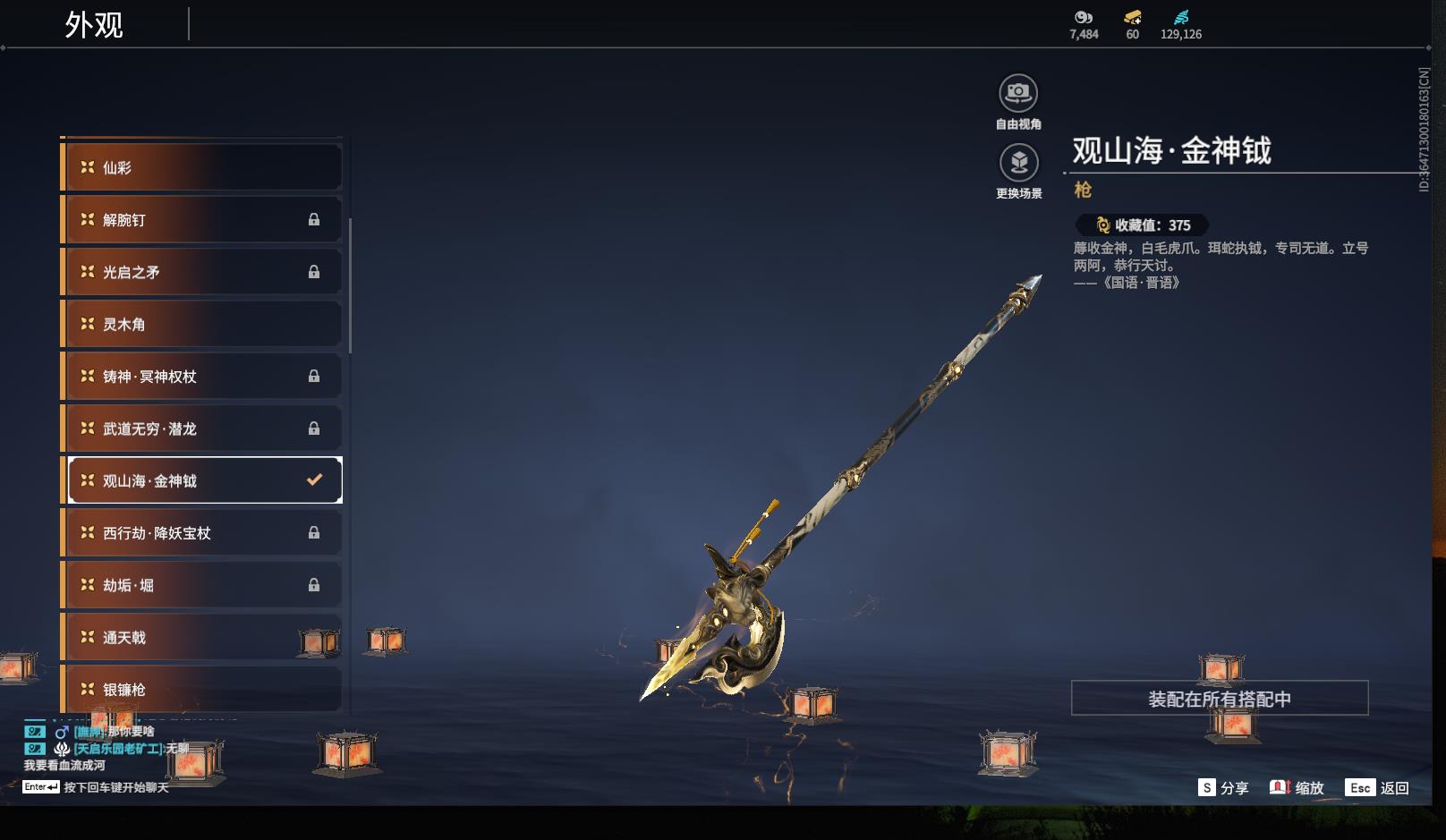Screen dimensions: 1446x840
Task: Return with the 返回 button
Action: pyautogui.click(x=1377, y=788)
